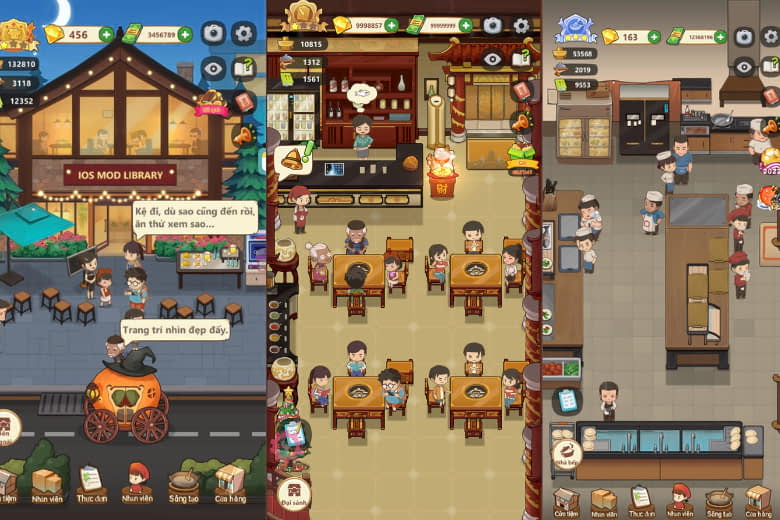Viewport: 780px width, 520px height.
Task: Open the question-mark help book in night street view
Action: [x=243, y=67]
